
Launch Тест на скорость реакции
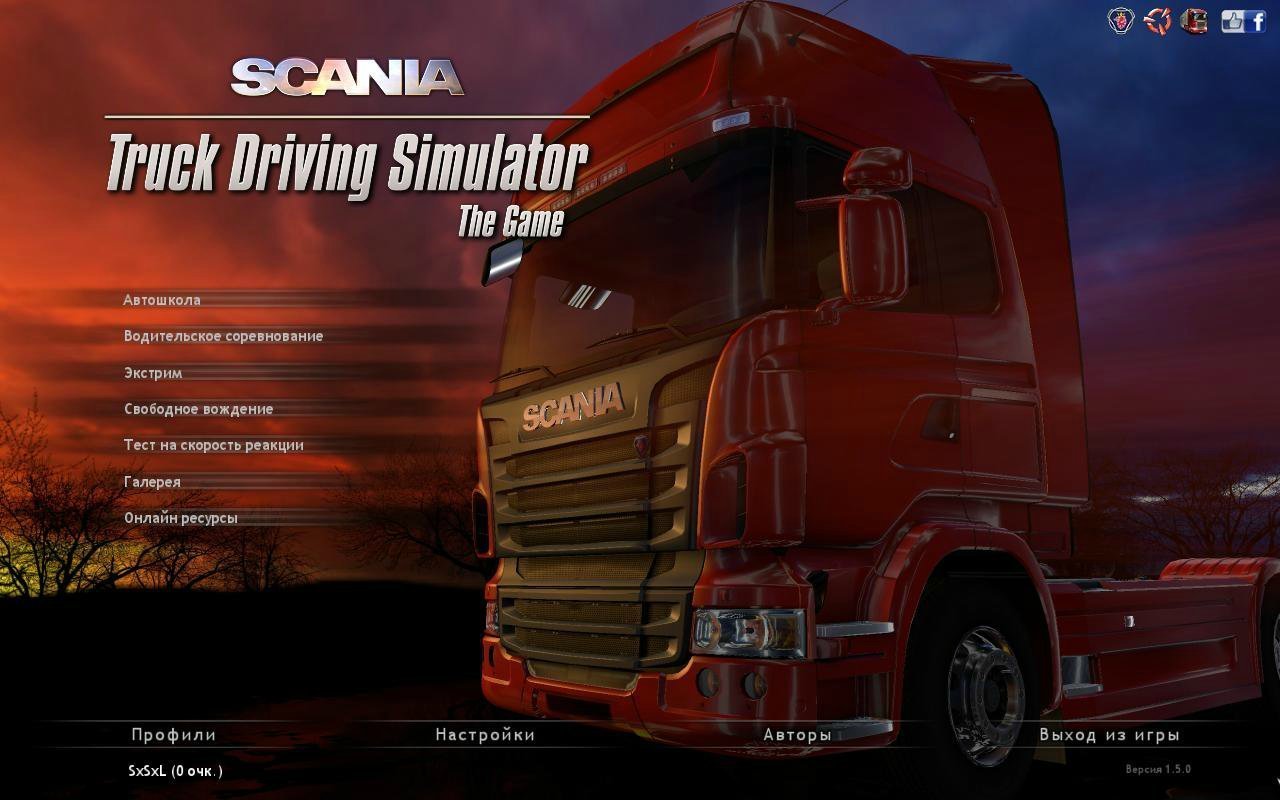coord(213,445)
